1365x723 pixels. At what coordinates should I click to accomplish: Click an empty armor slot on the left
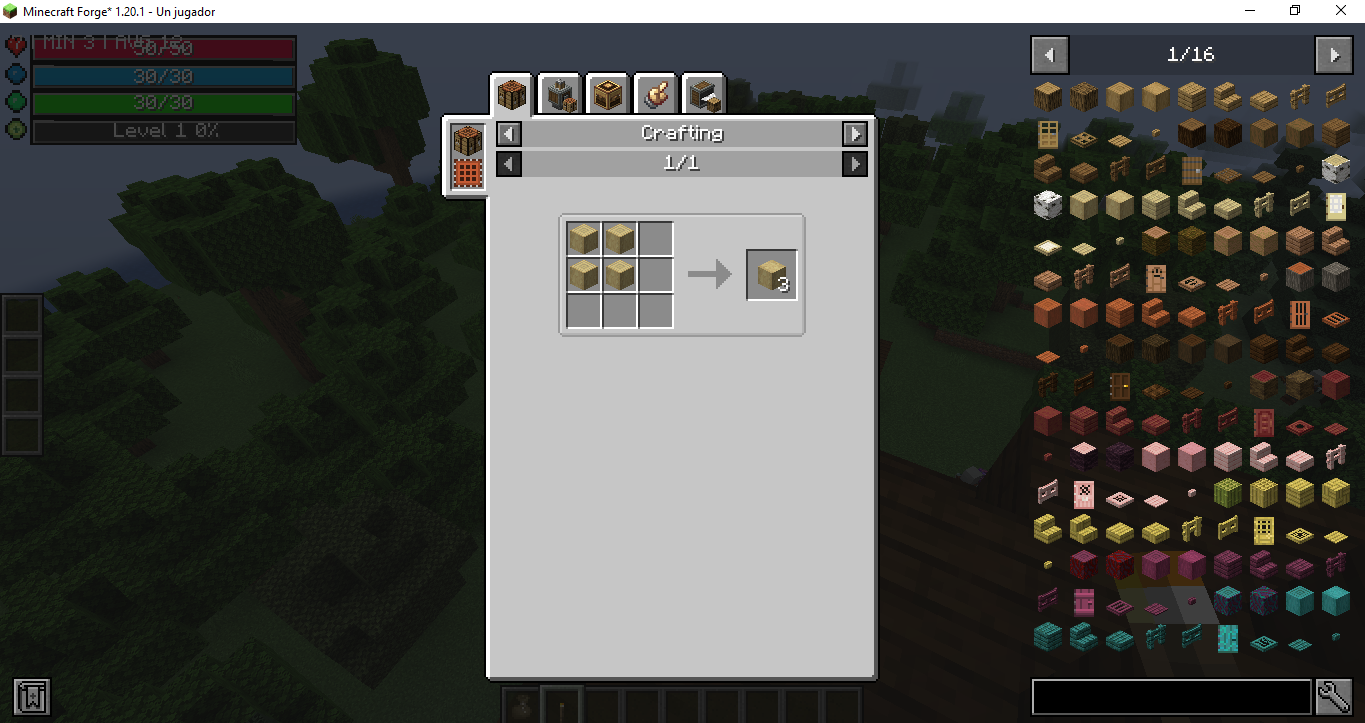click(21, 312)
